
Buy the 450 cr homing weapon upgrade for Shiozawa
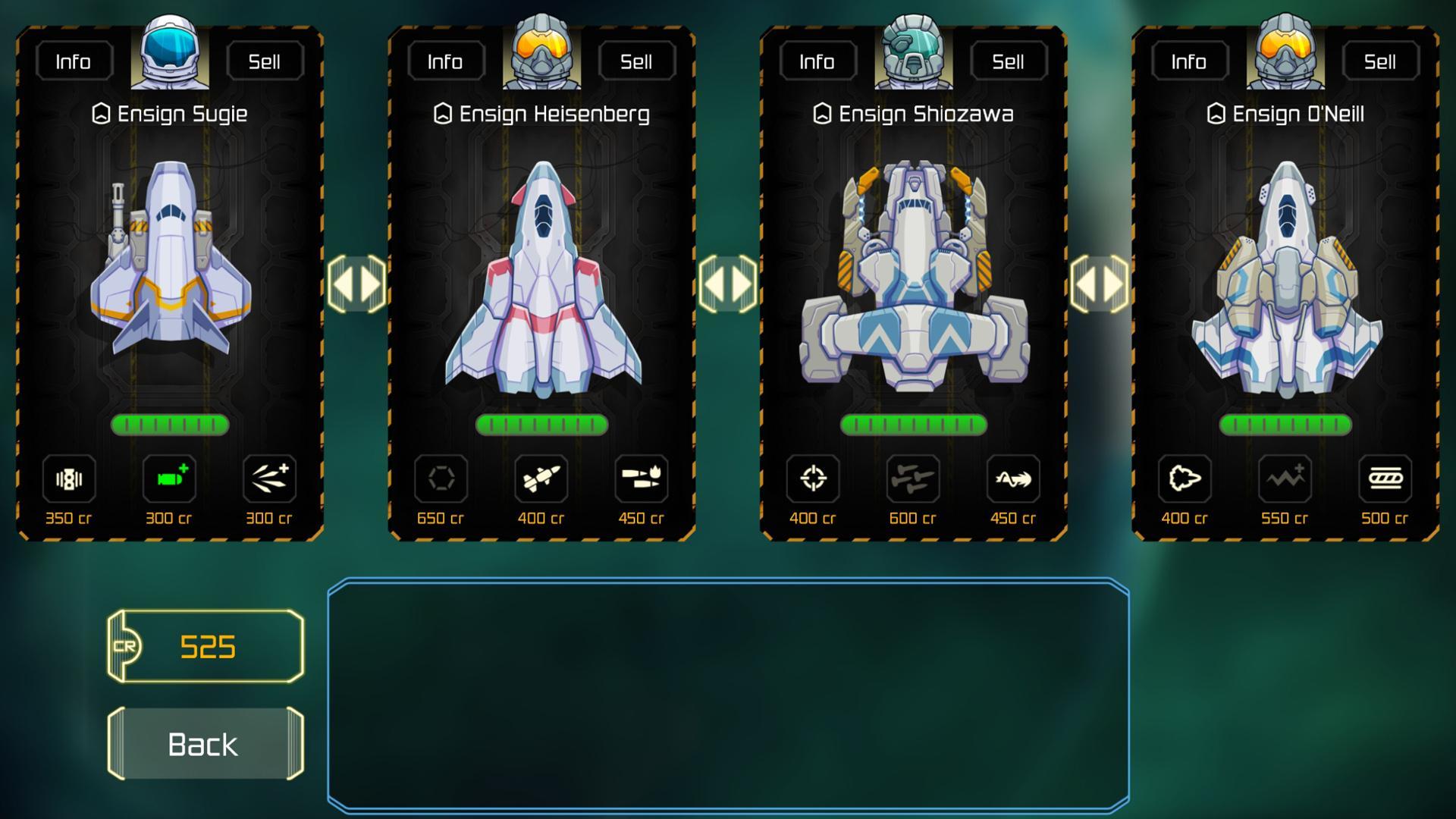1012,479
